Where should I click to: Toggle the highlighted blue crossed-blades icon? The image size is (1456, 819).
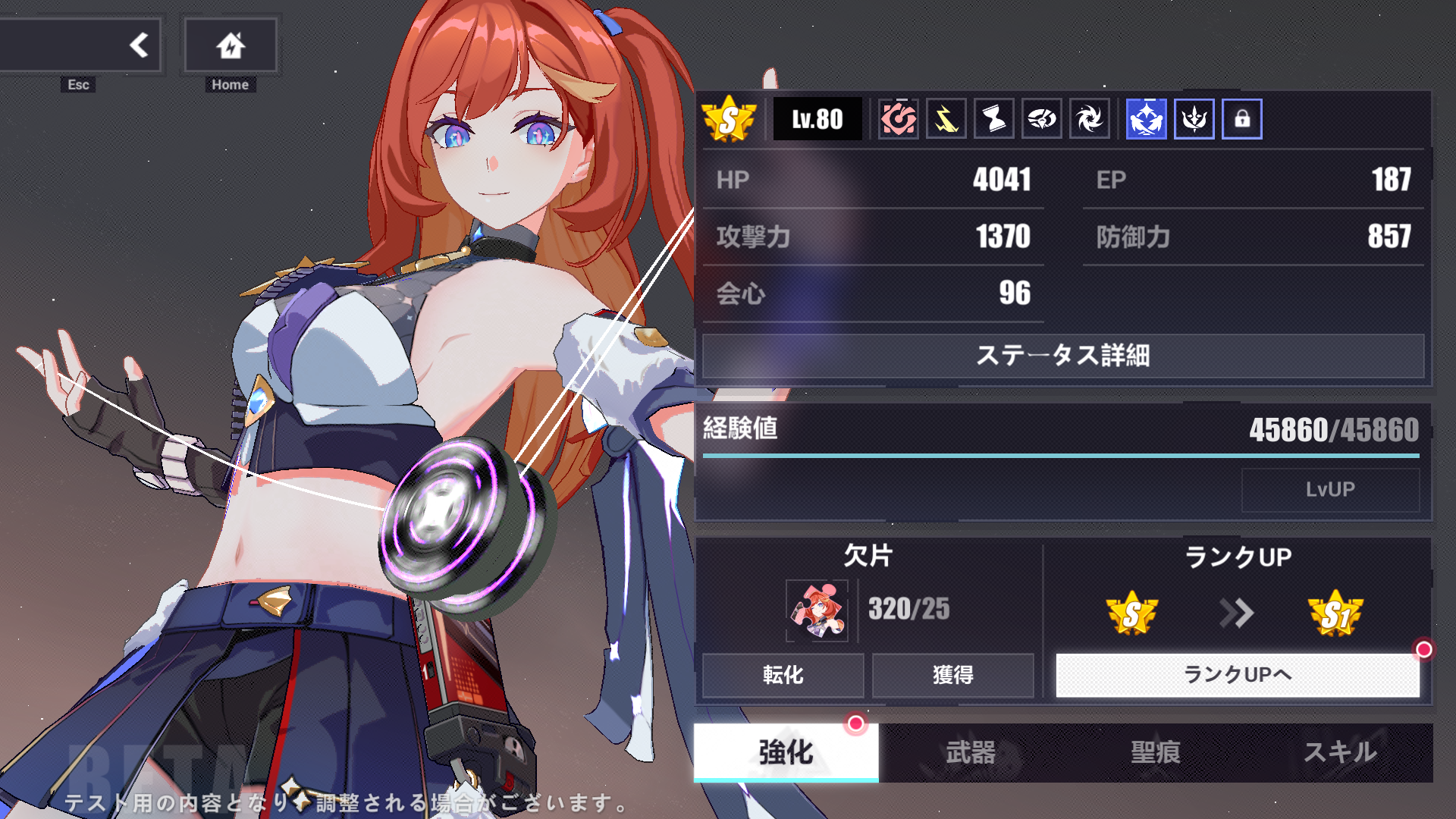point(1145,118)
